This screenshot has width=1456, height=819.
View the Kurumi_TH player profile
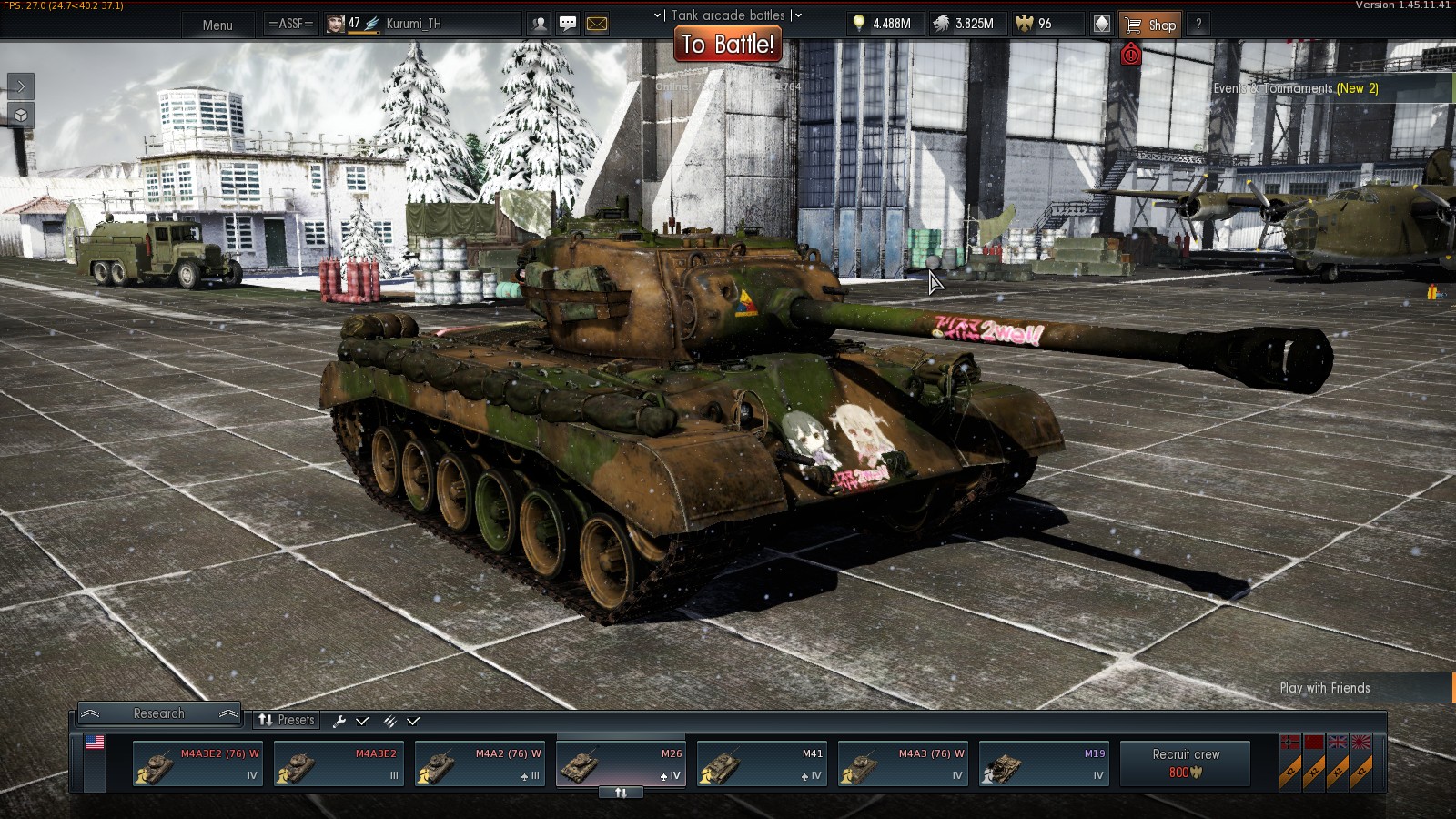413,24
